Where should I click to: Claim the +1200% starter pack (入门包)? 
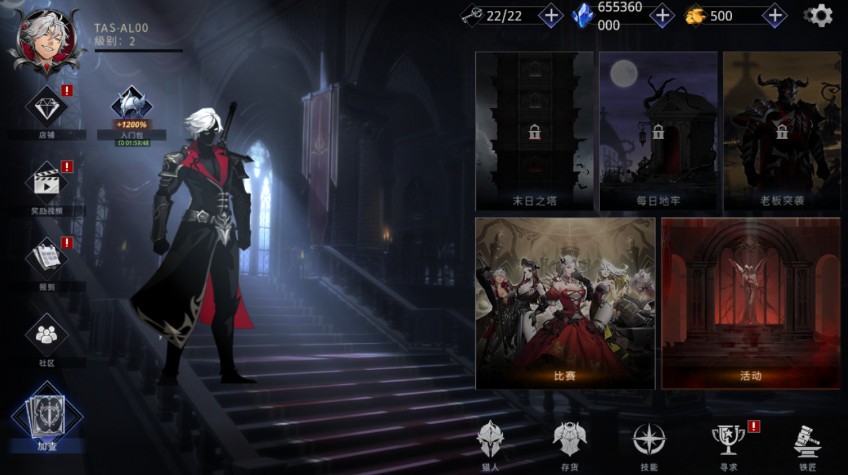point(131,110)
